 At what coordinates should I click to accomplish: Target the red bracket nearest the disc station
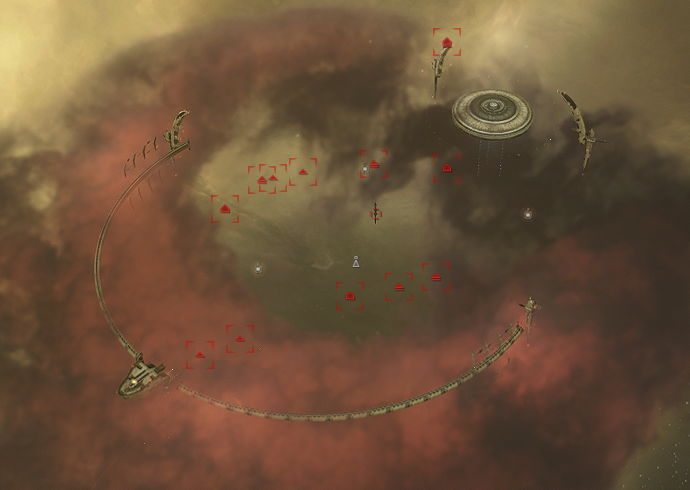pos(447,168)
